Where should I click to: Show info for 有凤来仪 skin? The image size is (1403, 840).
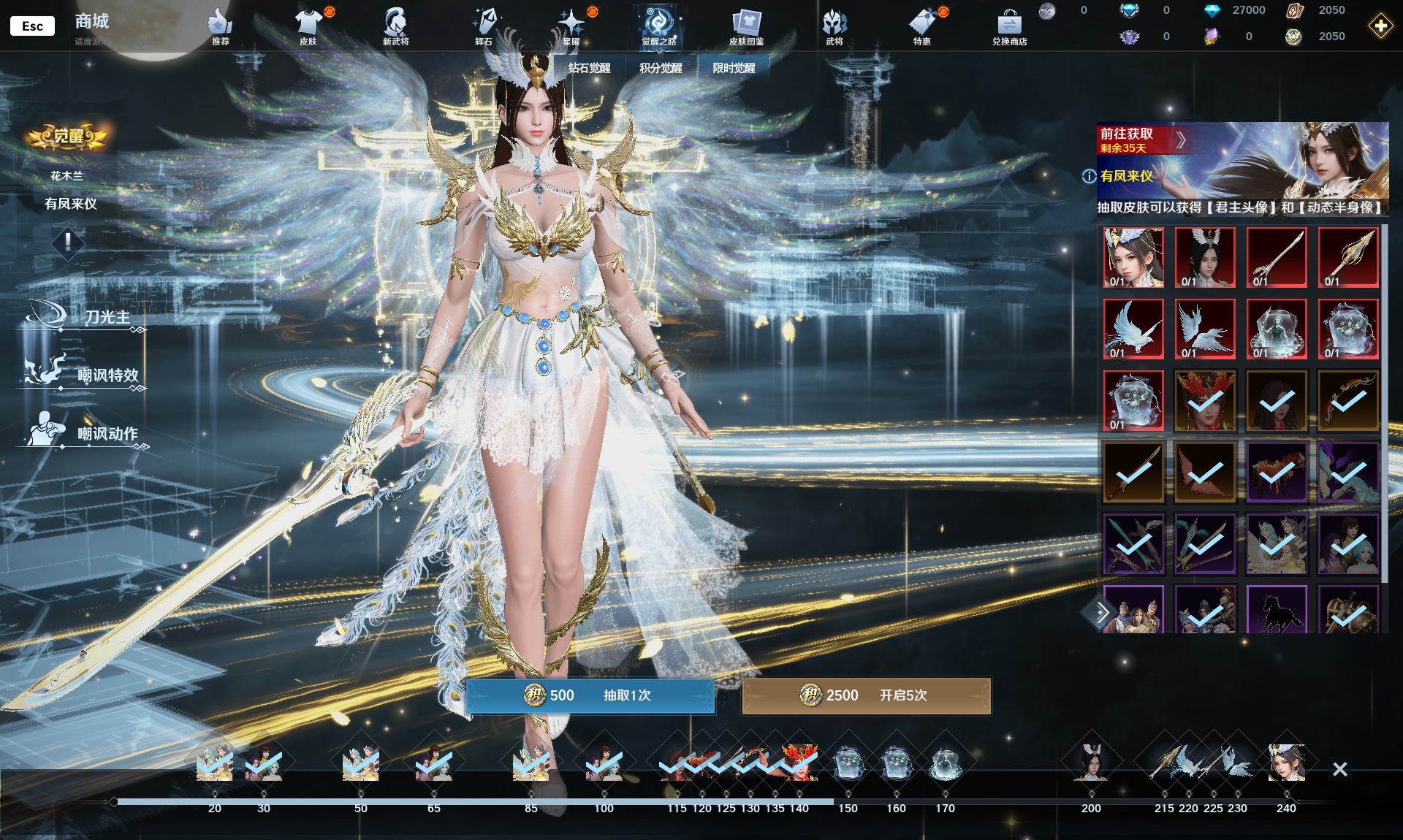(1089, 176)
